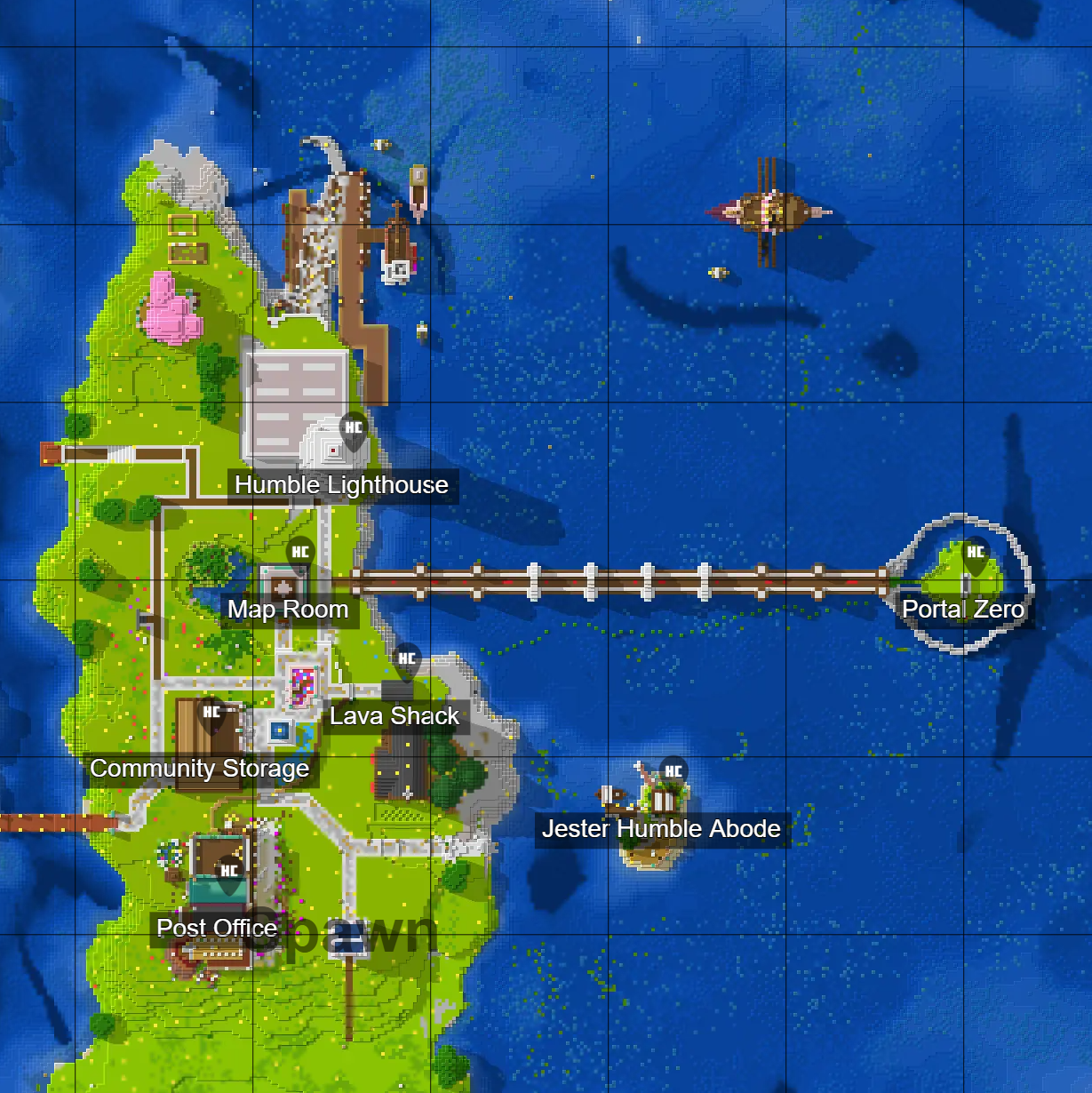Click the Post Office label

(217, 929)
